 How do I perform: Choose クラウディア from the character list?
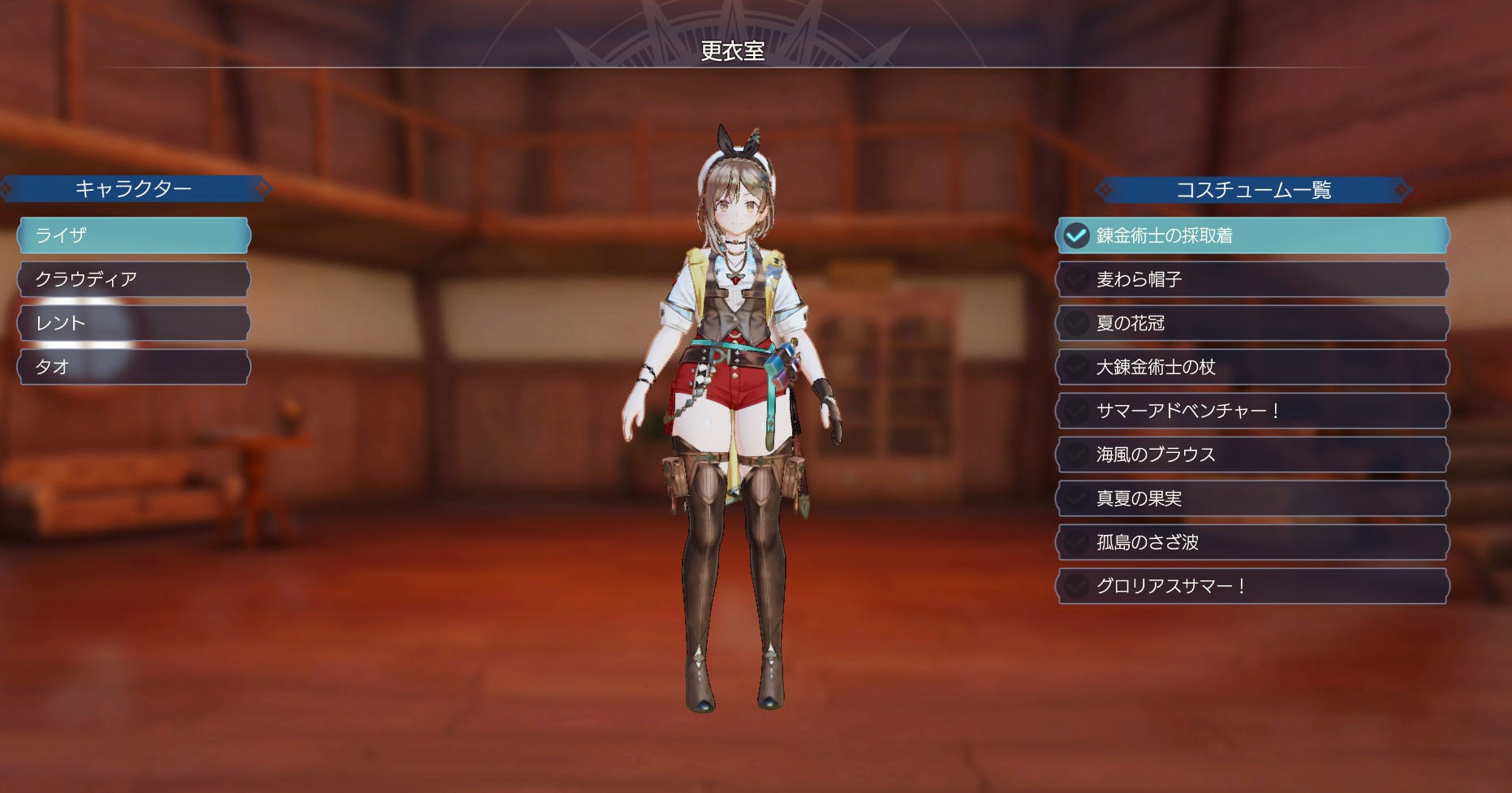tap(134, 279)
